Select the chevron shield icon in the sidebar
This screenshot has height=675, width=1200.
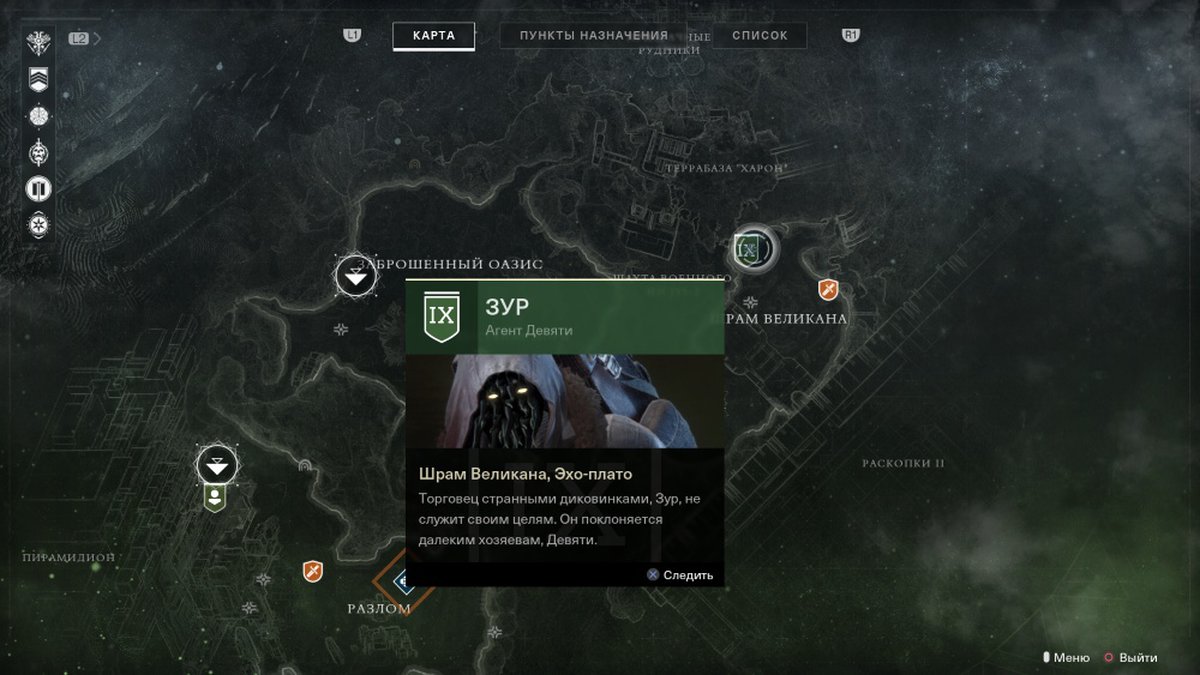click(x=38, y=78)
